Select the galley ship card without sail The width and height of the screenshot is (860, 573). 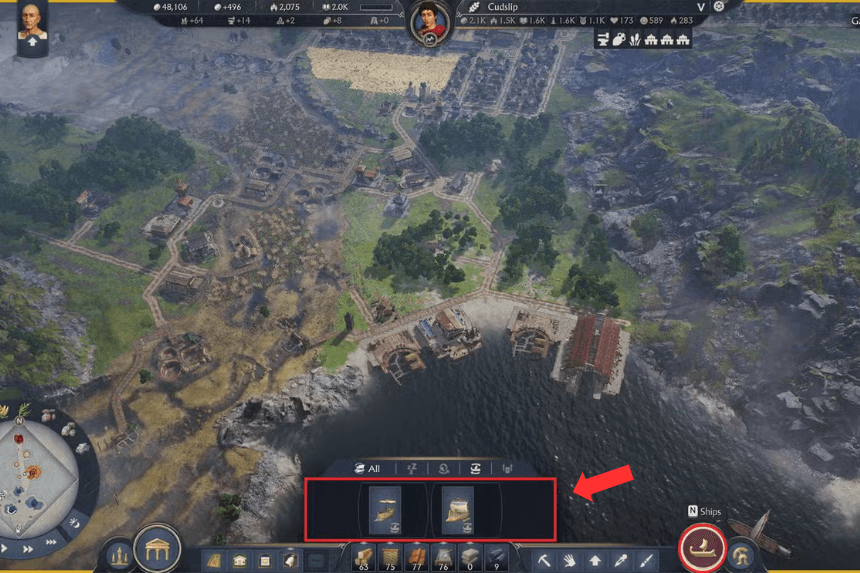point(385,510)
